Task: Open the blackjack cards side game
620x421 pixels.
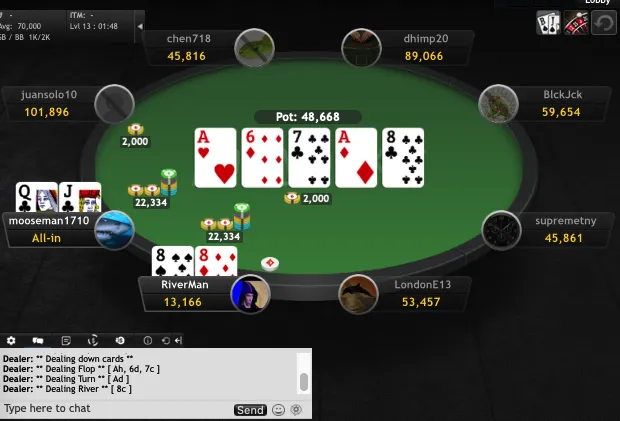Action: coord(548,22)
